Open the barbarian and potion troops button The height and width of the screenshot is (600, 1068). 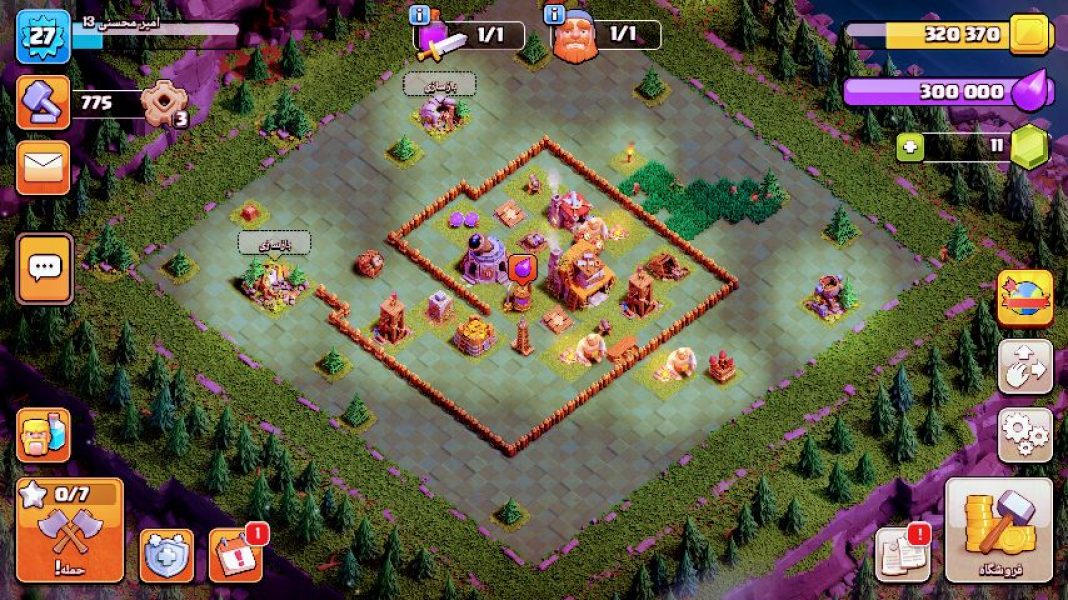(x=43, y=435)
